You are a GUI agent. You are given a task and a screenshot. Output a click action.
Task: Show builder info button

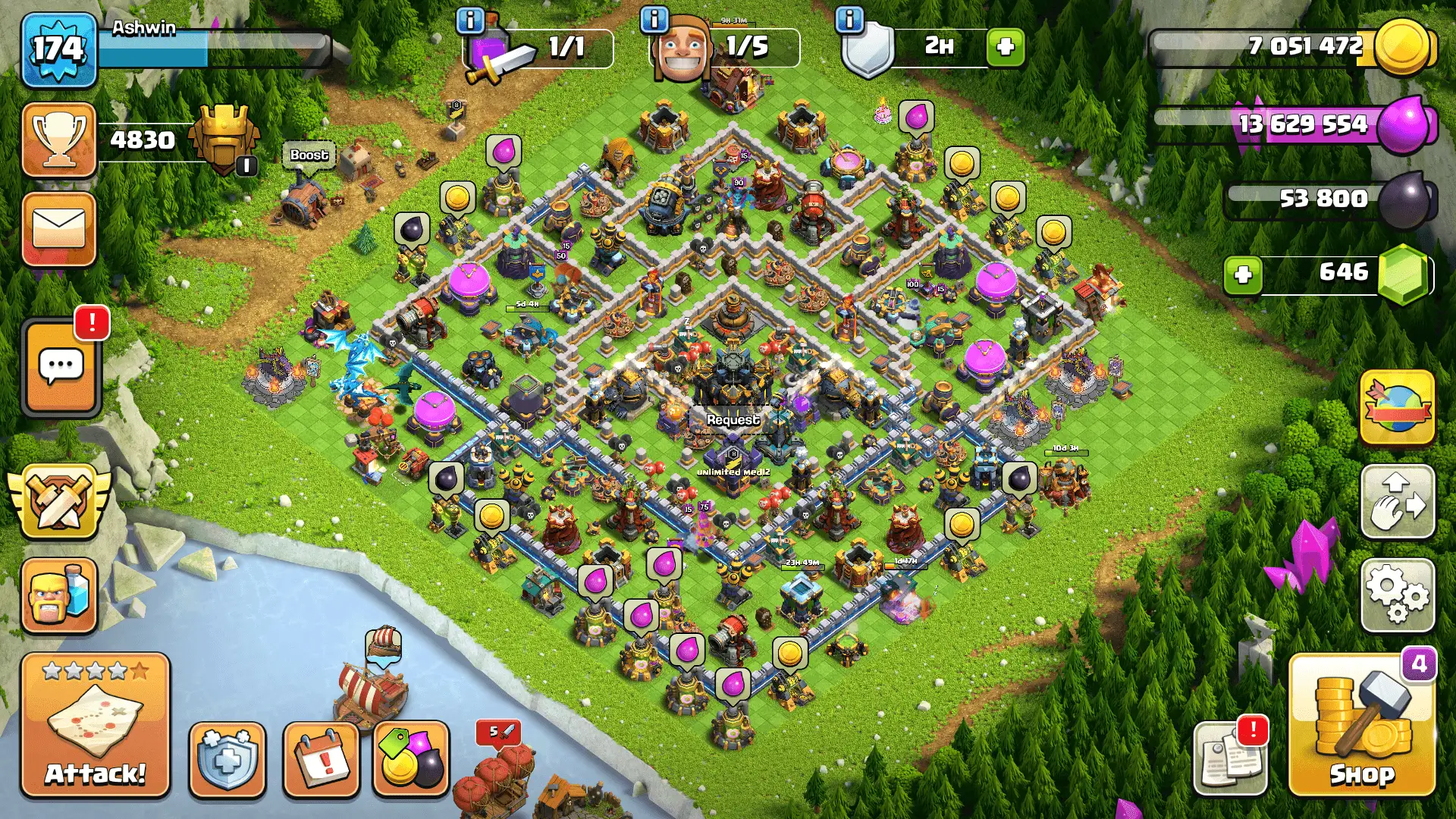pyautogui.click(x=654, y=20)
